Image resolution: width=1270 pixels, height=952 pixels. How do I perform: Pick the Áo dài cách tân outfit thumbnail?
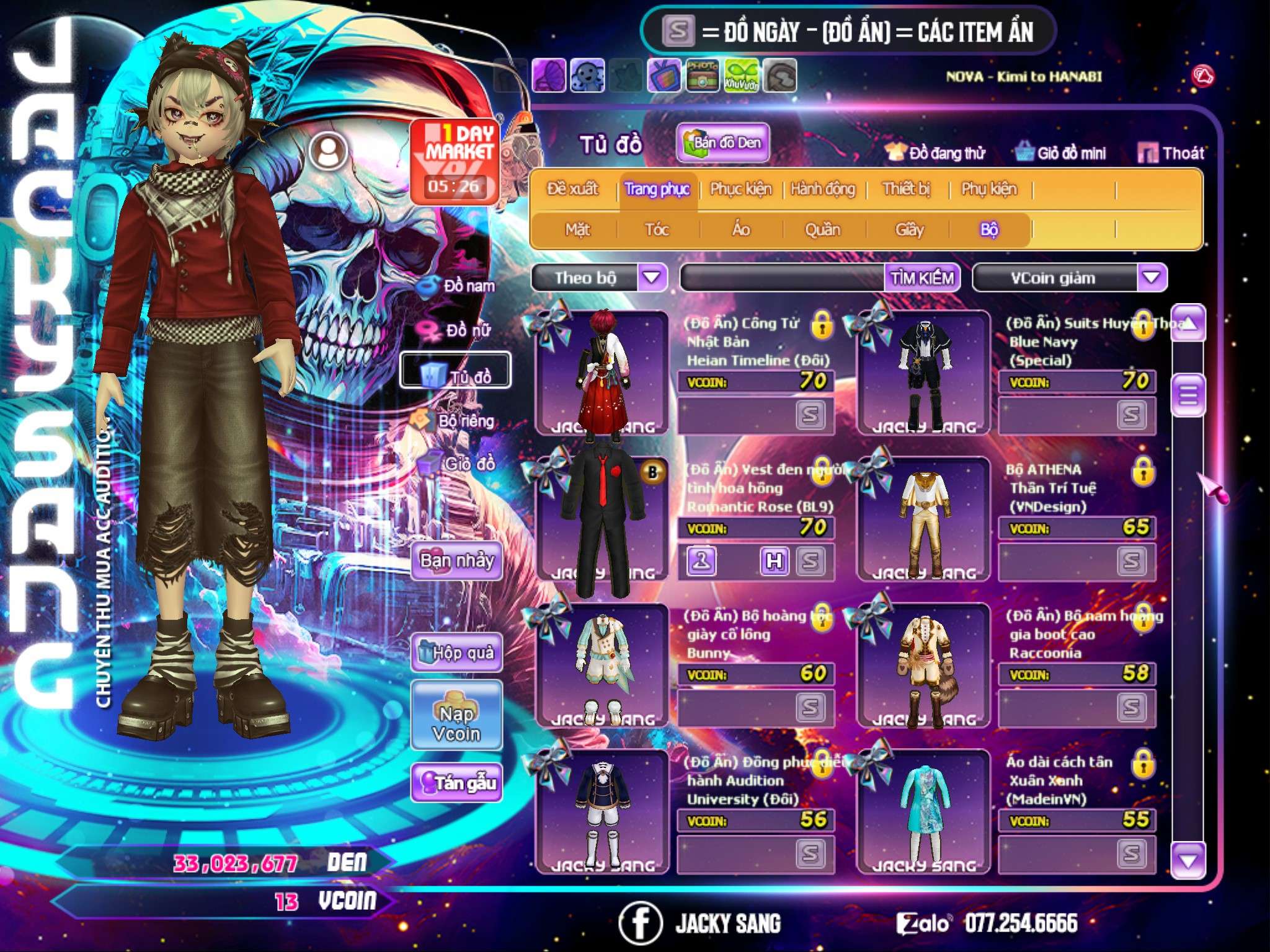[923, 811]
